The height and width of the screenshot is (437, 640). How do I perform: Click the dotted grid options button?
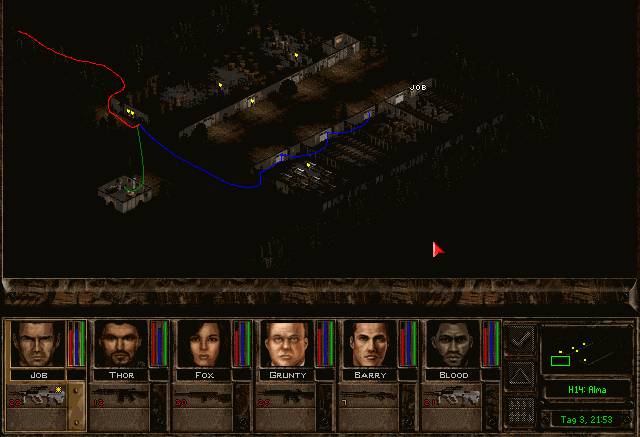click(x=520, y=409)
